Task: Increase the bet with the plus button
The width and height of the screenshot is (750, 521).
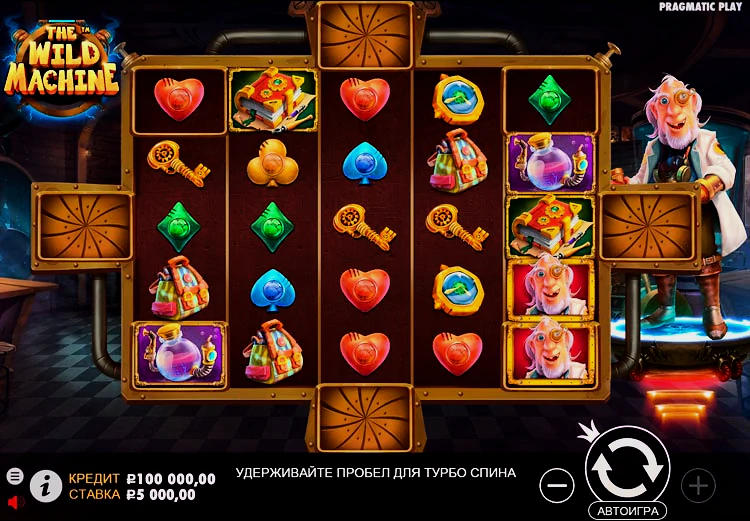Action: 697,486
